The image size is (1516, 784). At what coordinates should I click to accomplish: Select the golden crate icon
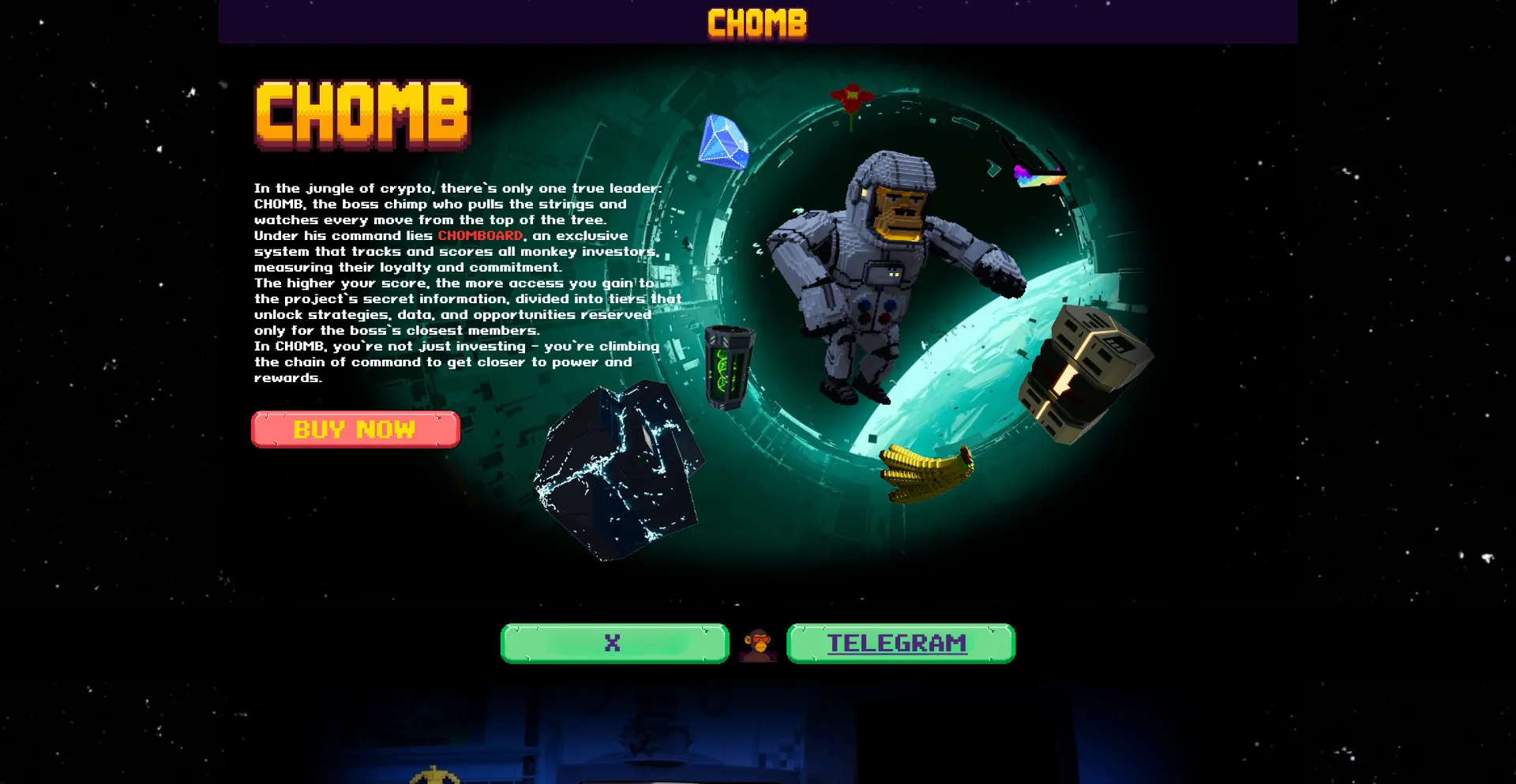pos(1082,371)
